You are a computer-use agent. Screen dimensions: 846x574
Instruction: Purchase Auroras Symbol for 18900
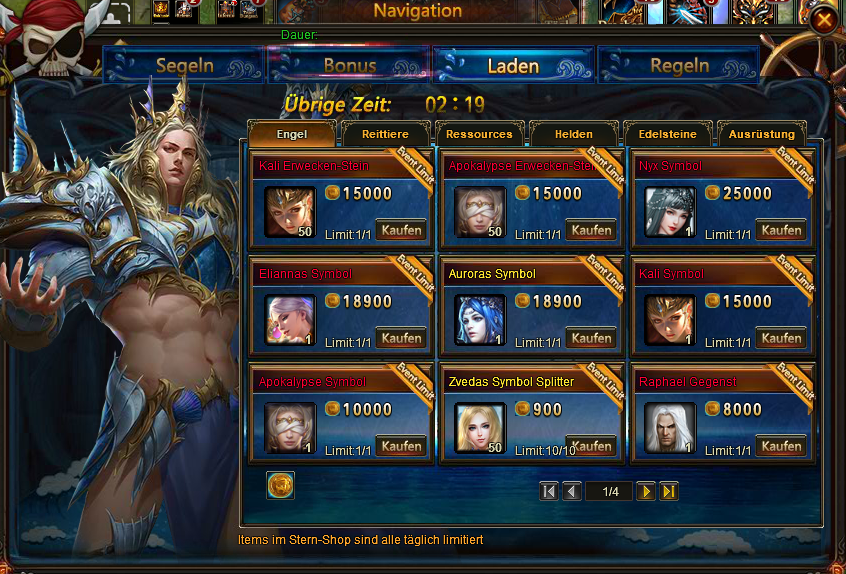(591, 338)
